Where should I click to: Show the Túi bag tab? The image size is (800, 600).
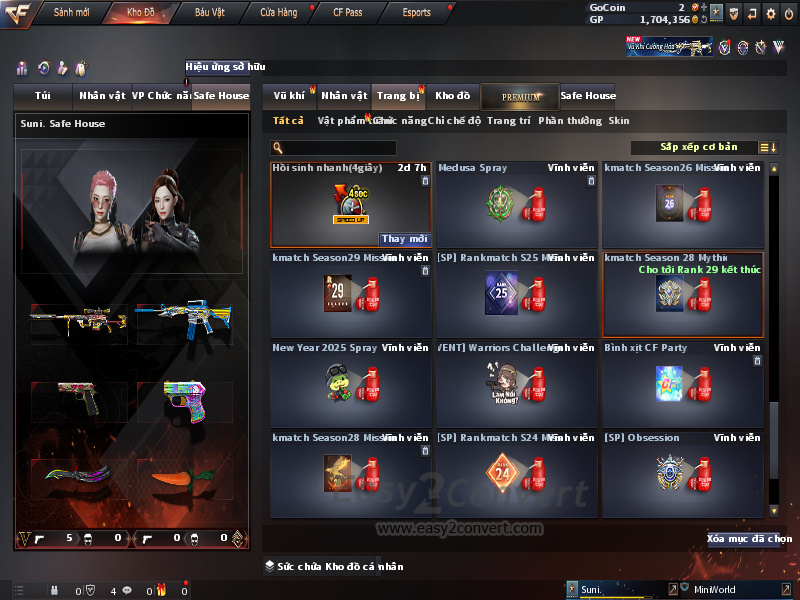coord(43,96)
